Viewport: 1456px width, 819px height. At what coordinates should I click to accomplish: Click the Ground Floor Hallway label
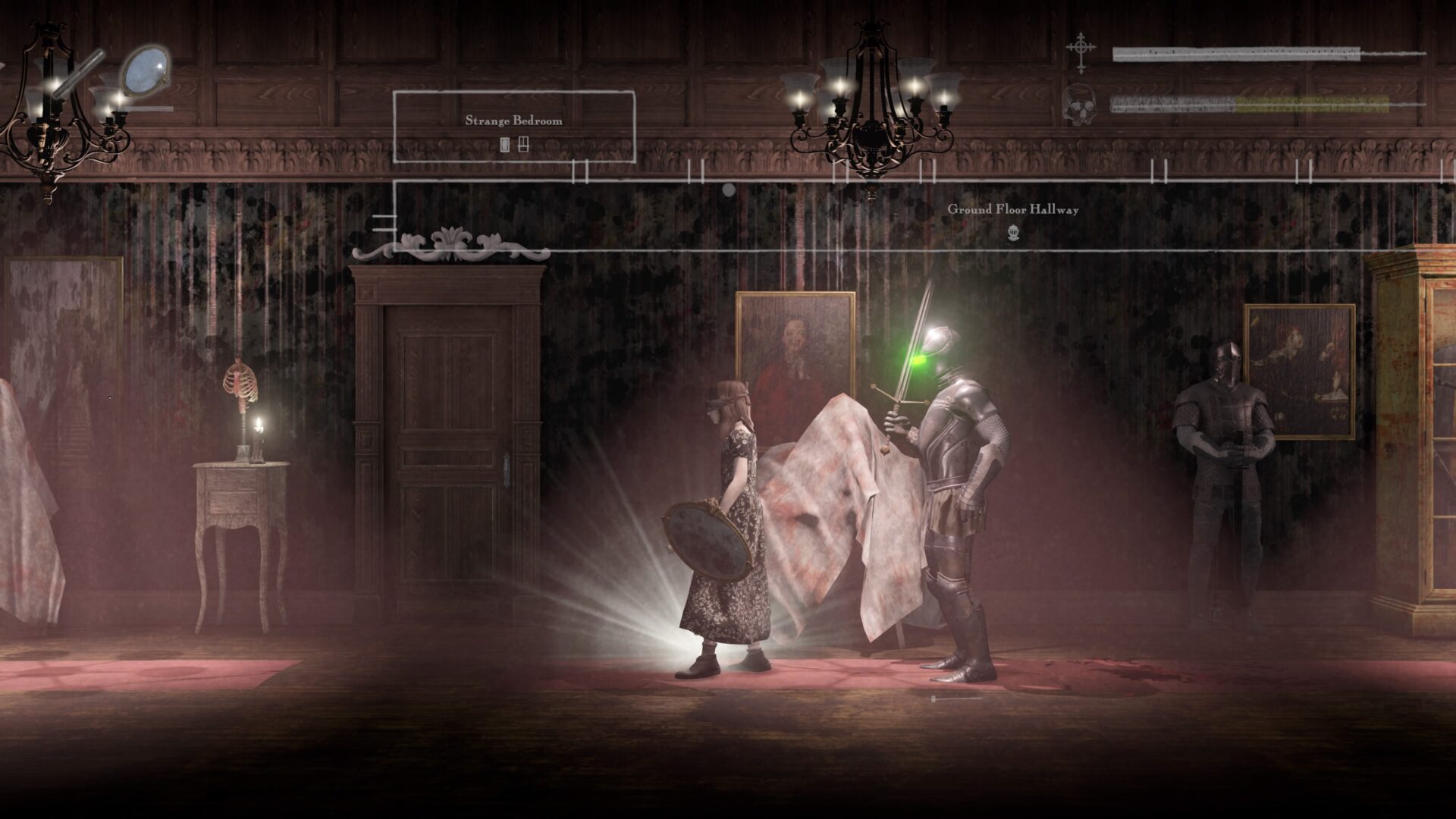[1014, 209]
